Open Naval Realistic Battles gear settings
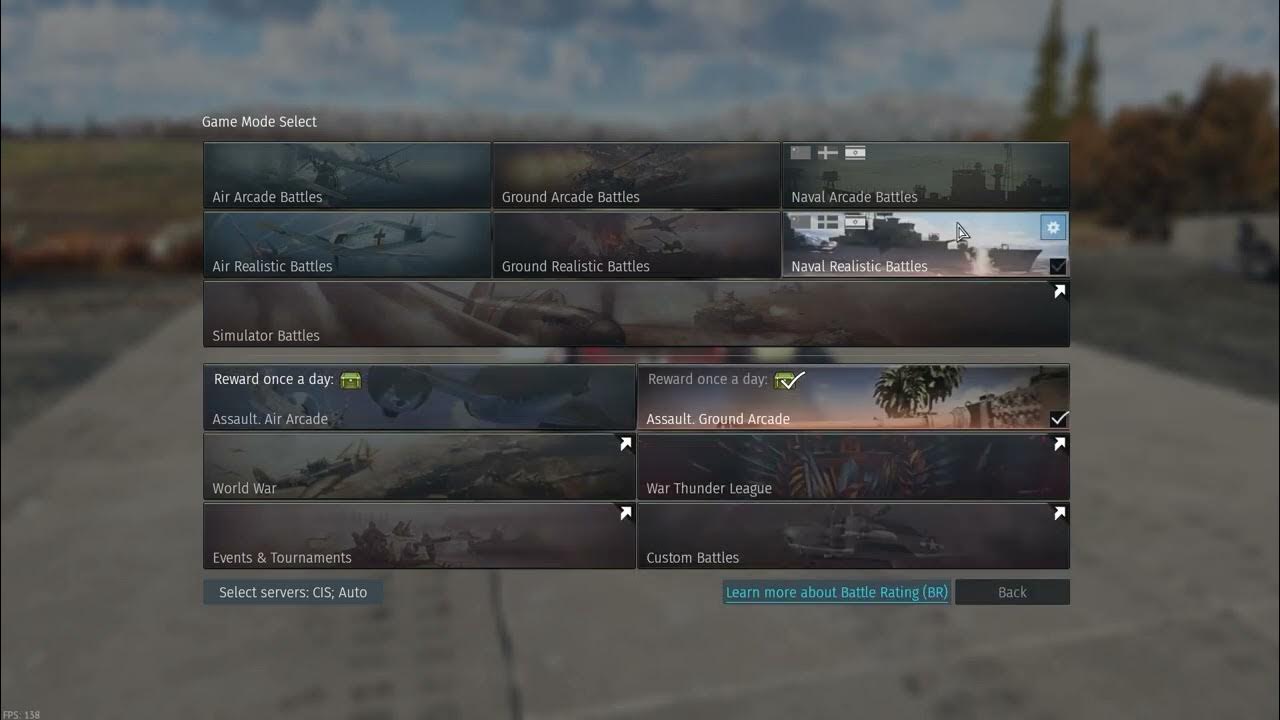1280x720 pixels. 1052,228
